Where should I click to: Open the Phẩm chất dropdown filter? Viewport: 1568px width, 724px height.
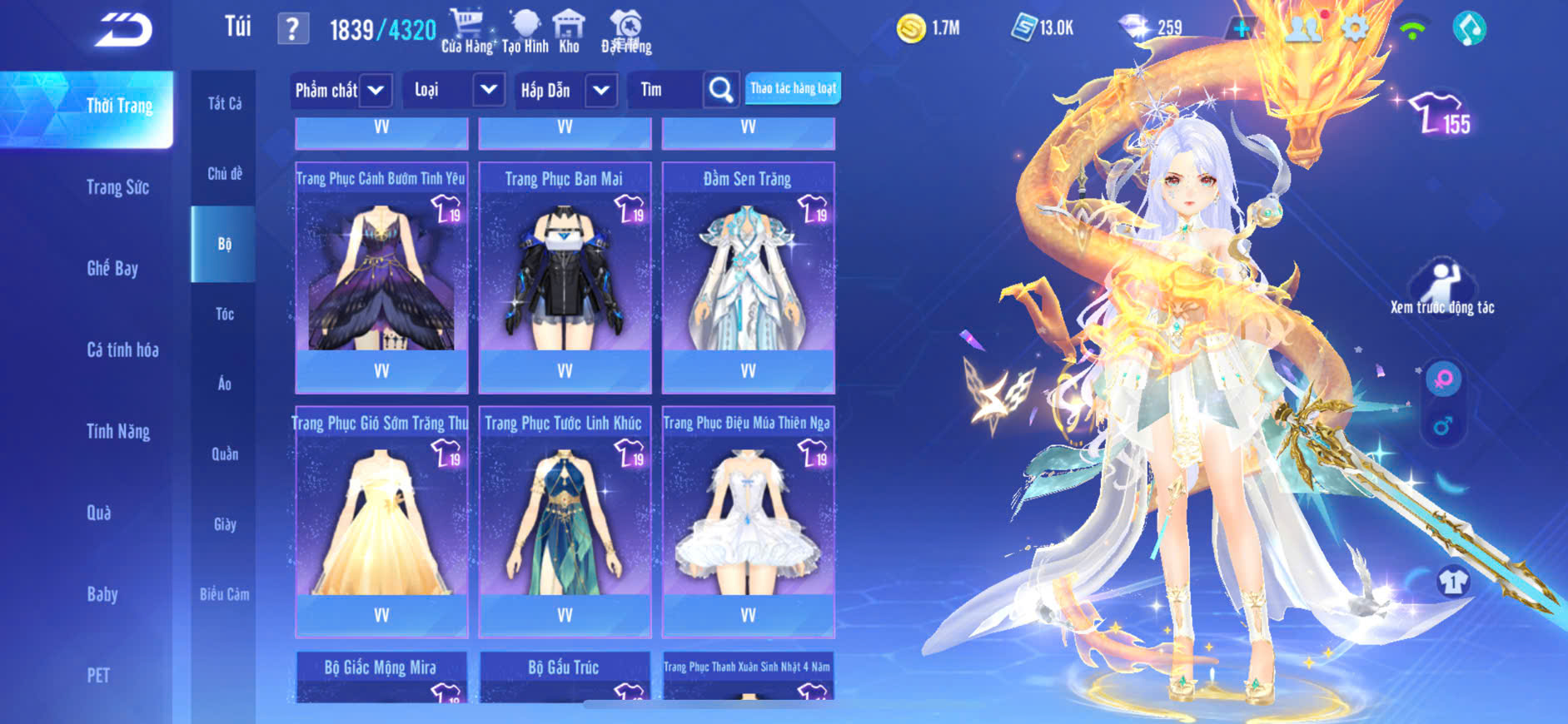coord(376,90)
